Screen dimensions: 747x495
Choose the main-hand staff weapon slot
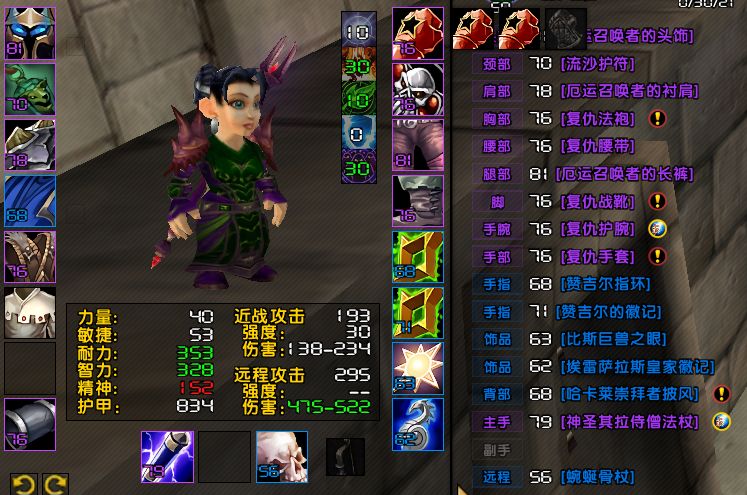click(x=168, y=456)
